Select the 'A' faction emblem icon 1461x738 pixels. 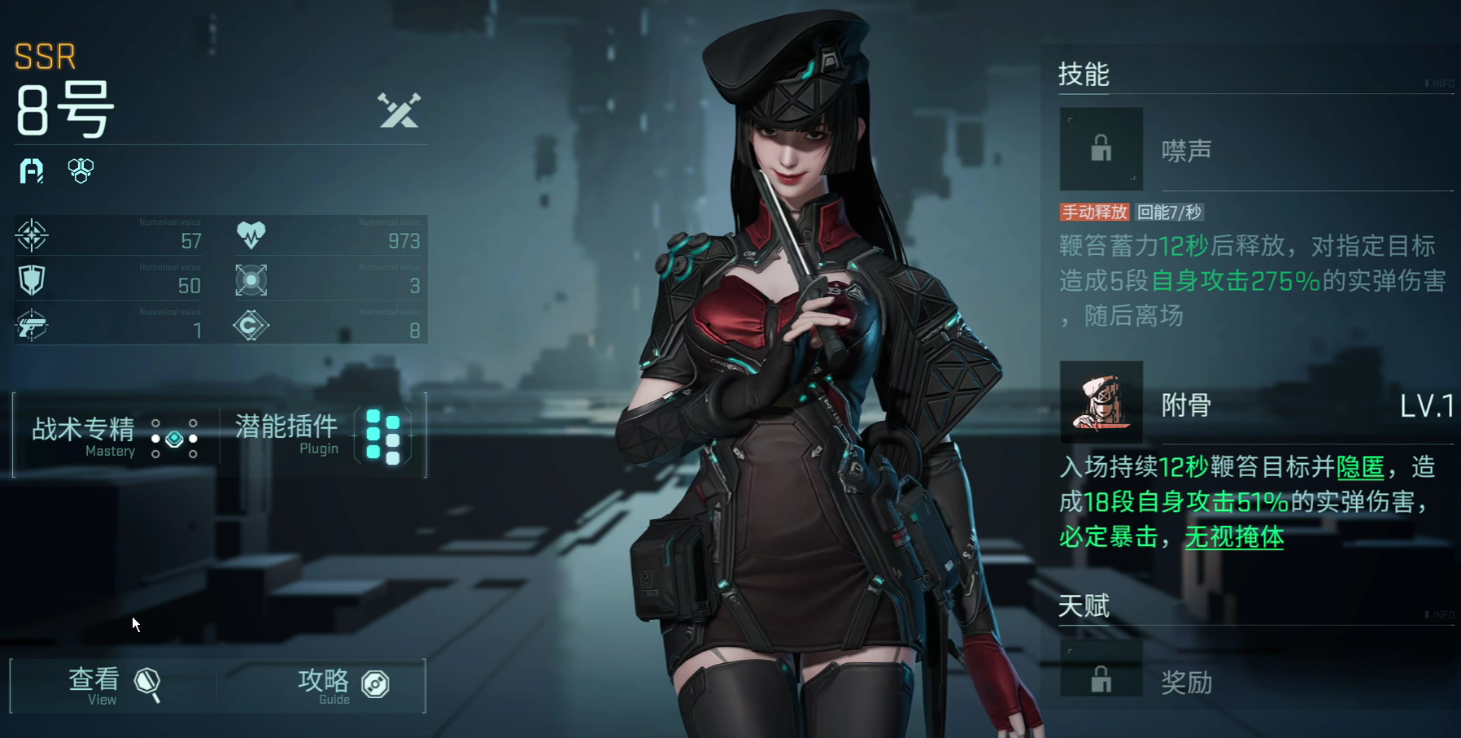click(30, 170)
